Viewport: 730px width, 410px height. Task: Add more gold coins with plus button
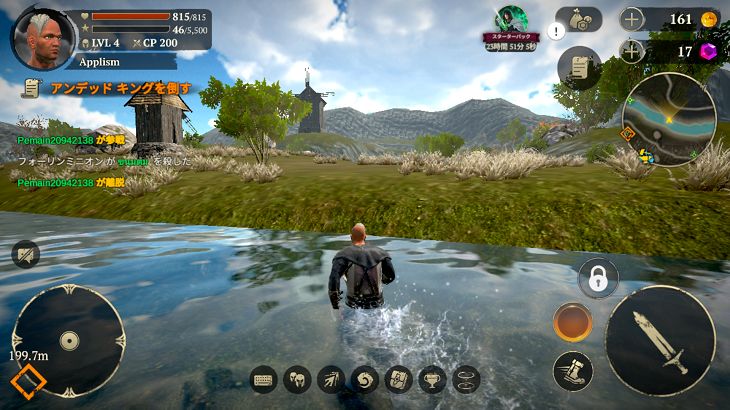[632, 19]
